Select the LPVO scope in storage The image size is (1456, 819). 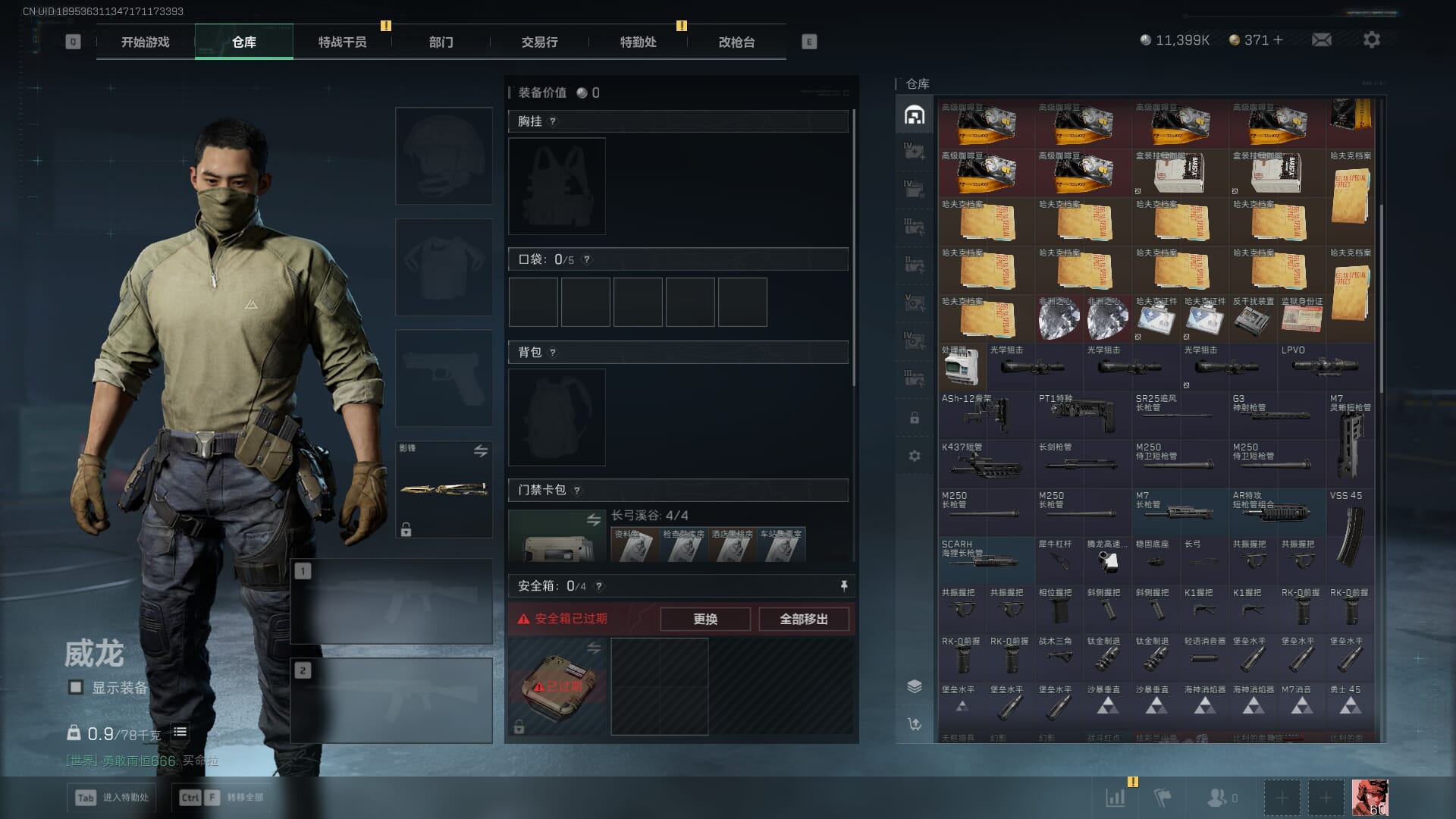(1325, 366)
